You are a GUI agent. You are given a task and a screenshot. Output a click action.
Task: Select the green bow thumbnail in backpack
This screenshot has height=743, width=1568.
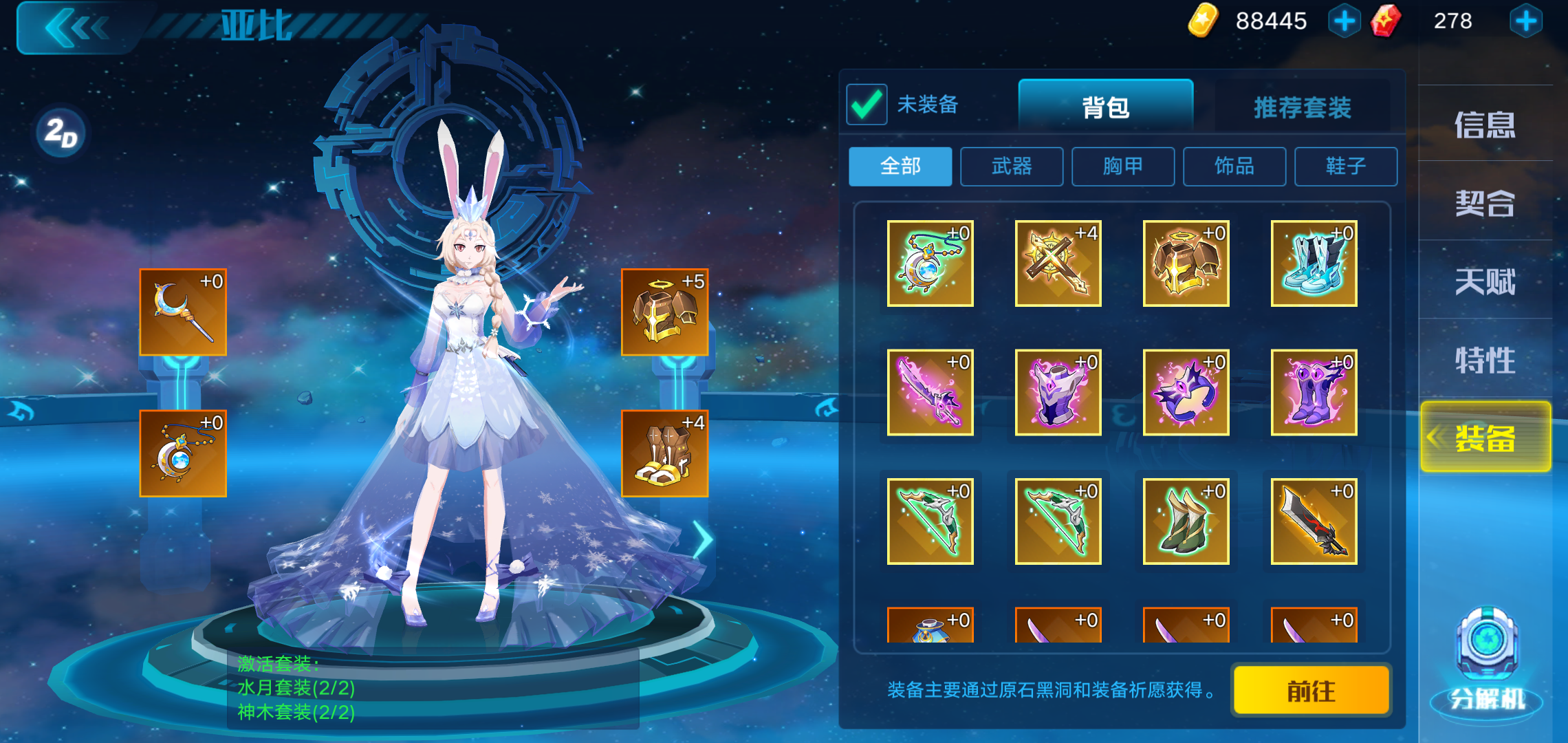(x=929, y=521)
